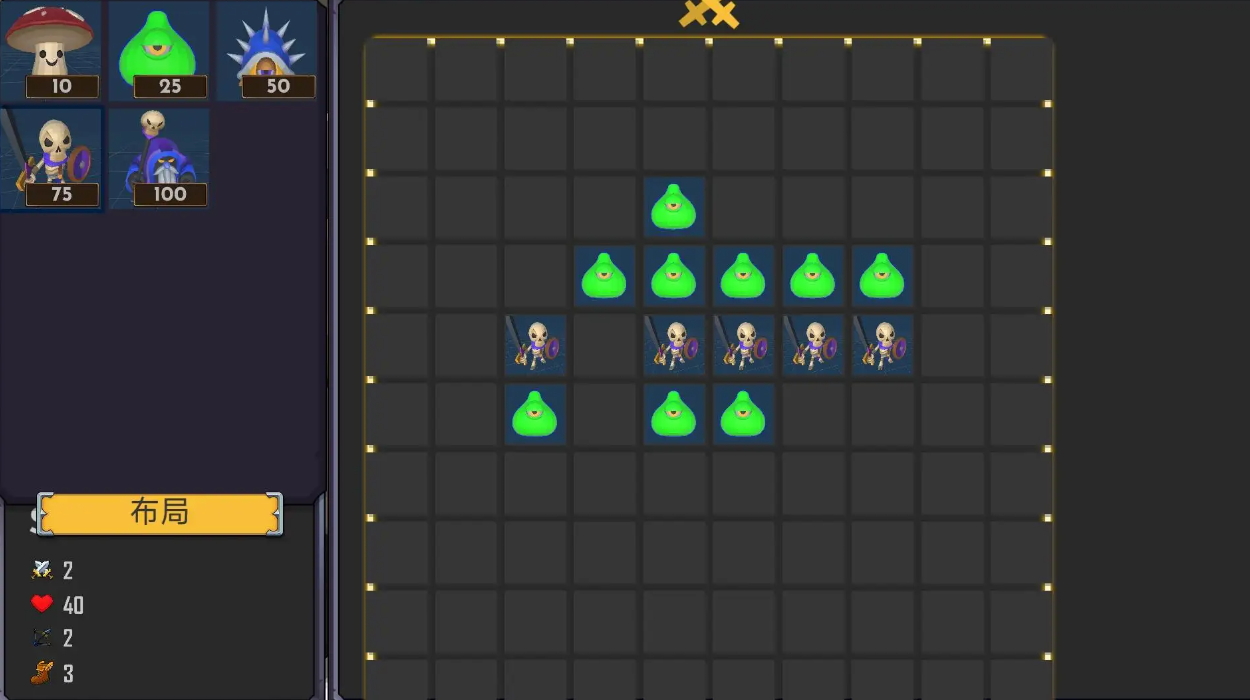Image resolution: width=1250 pixels, height=700 pixels.
Task: Choose the green slime unit costing 25
Action: coord(159,48)
